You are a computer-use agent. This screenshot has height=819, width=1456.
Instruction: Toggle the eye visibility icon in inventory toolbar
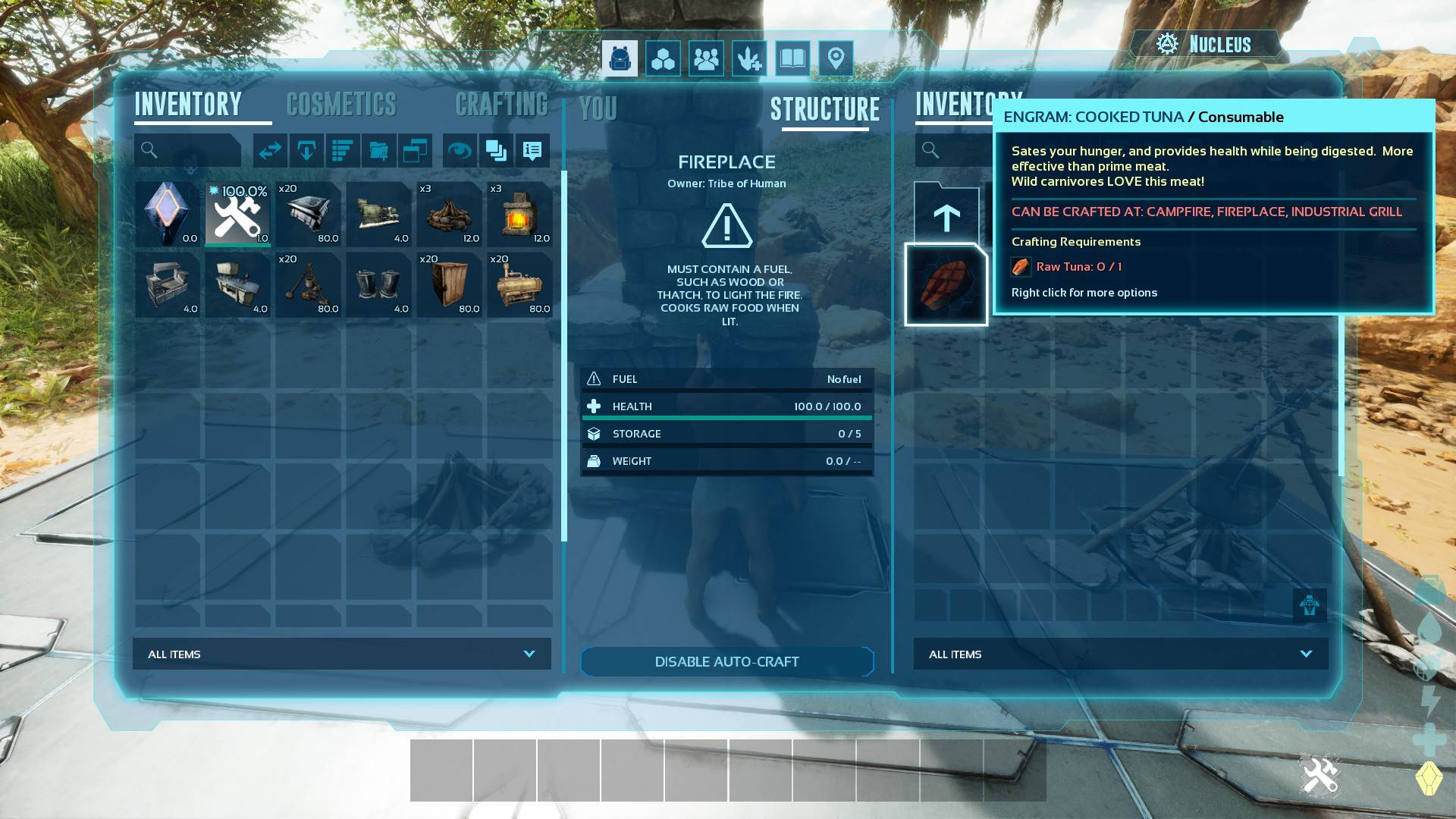tap(459, 151)
